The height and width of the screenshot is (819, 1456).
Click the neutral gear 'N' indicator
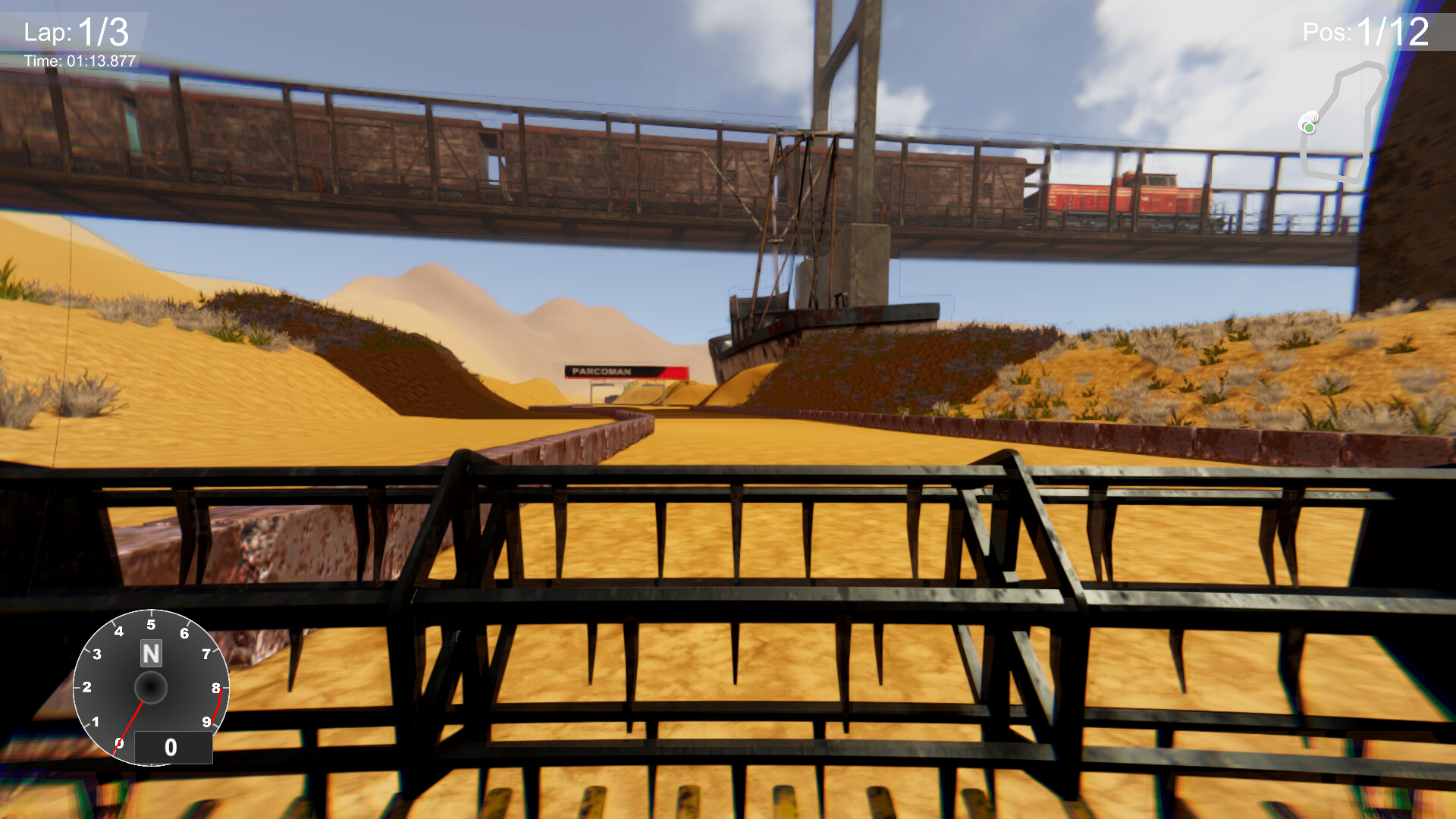pyautogui.click(x=152, y=653)
